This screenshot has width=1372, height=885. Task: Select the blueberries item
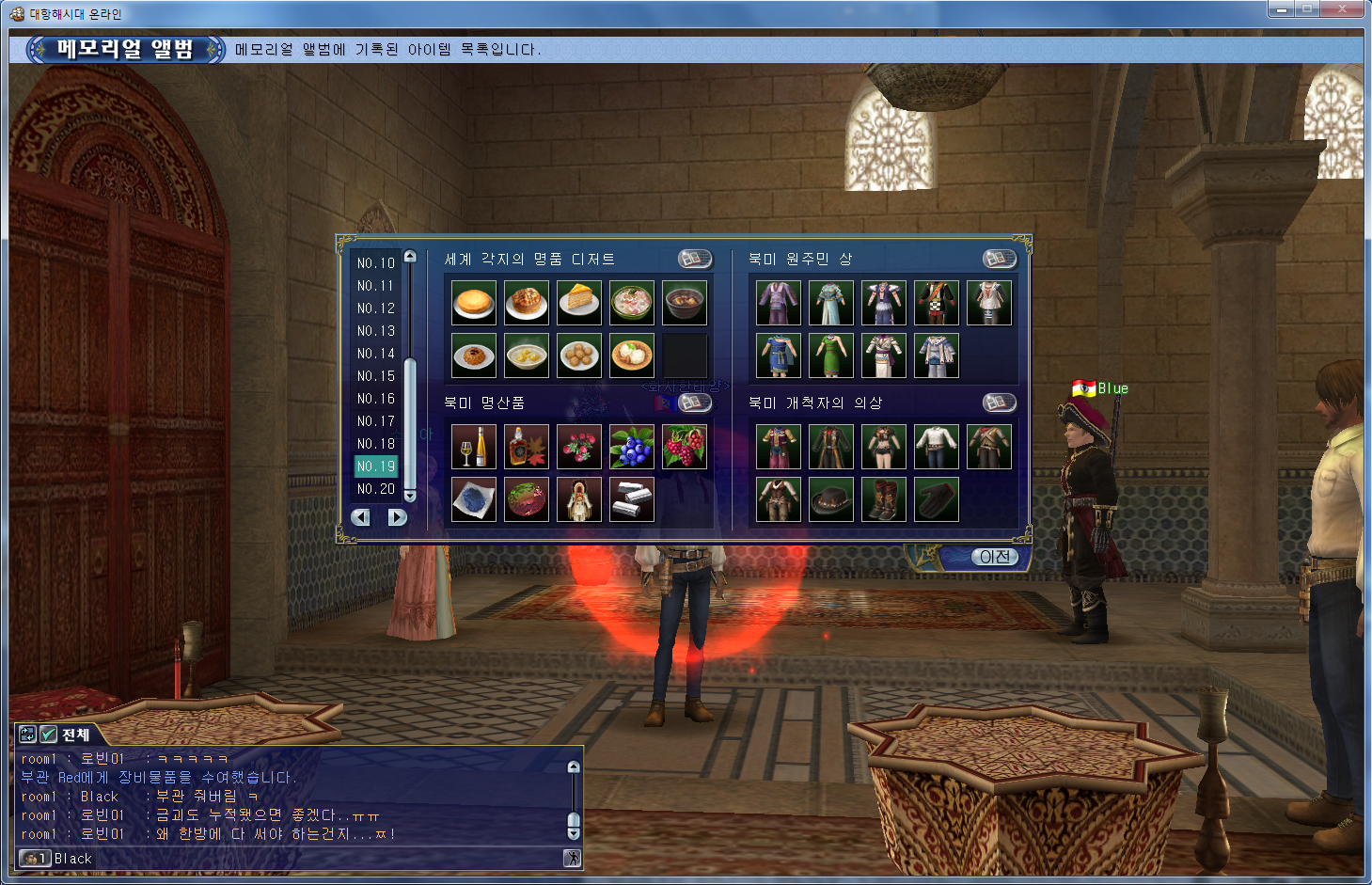632,447
